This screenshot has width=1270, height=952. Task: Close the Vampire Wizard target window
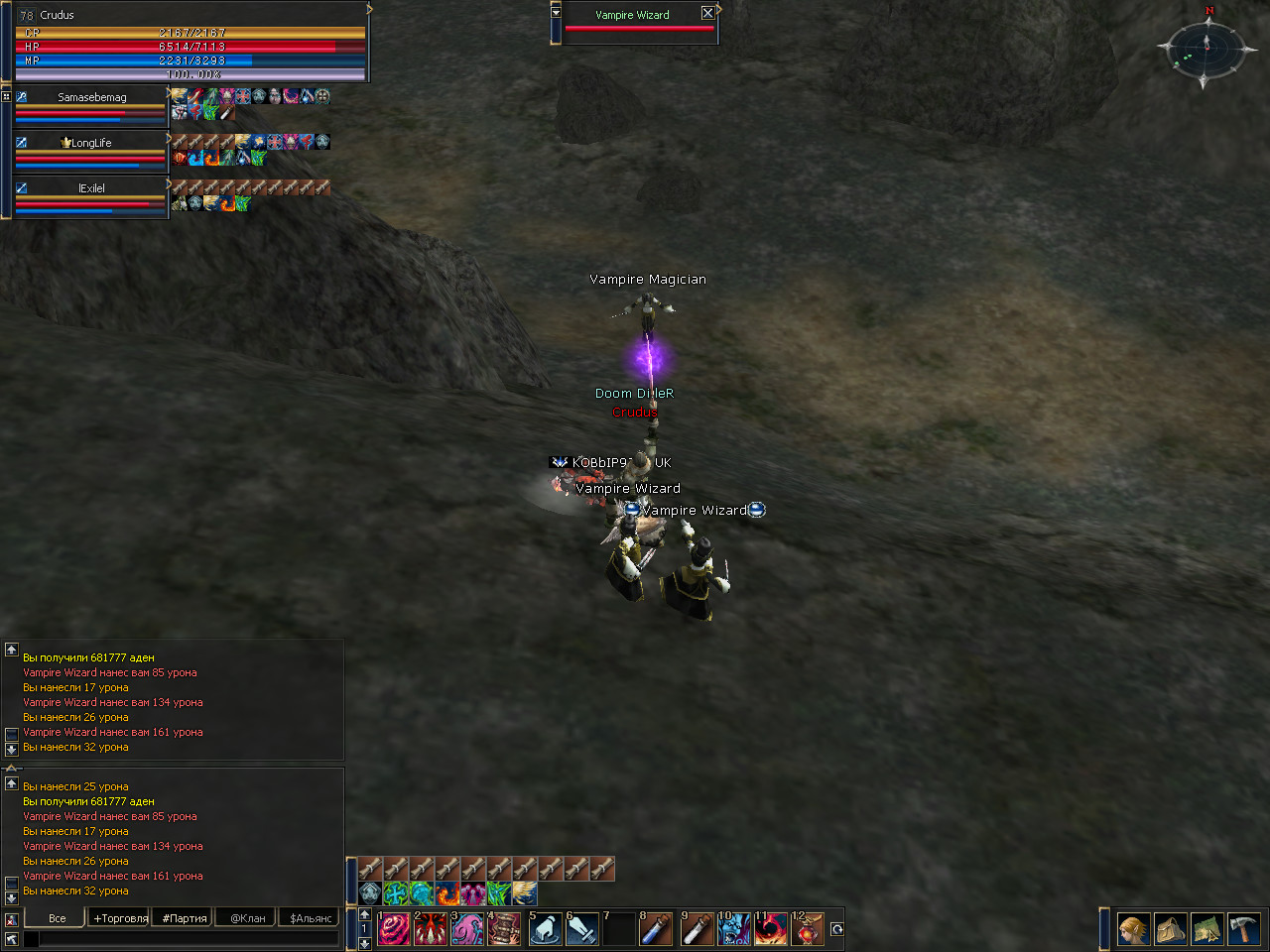point(707,13)
